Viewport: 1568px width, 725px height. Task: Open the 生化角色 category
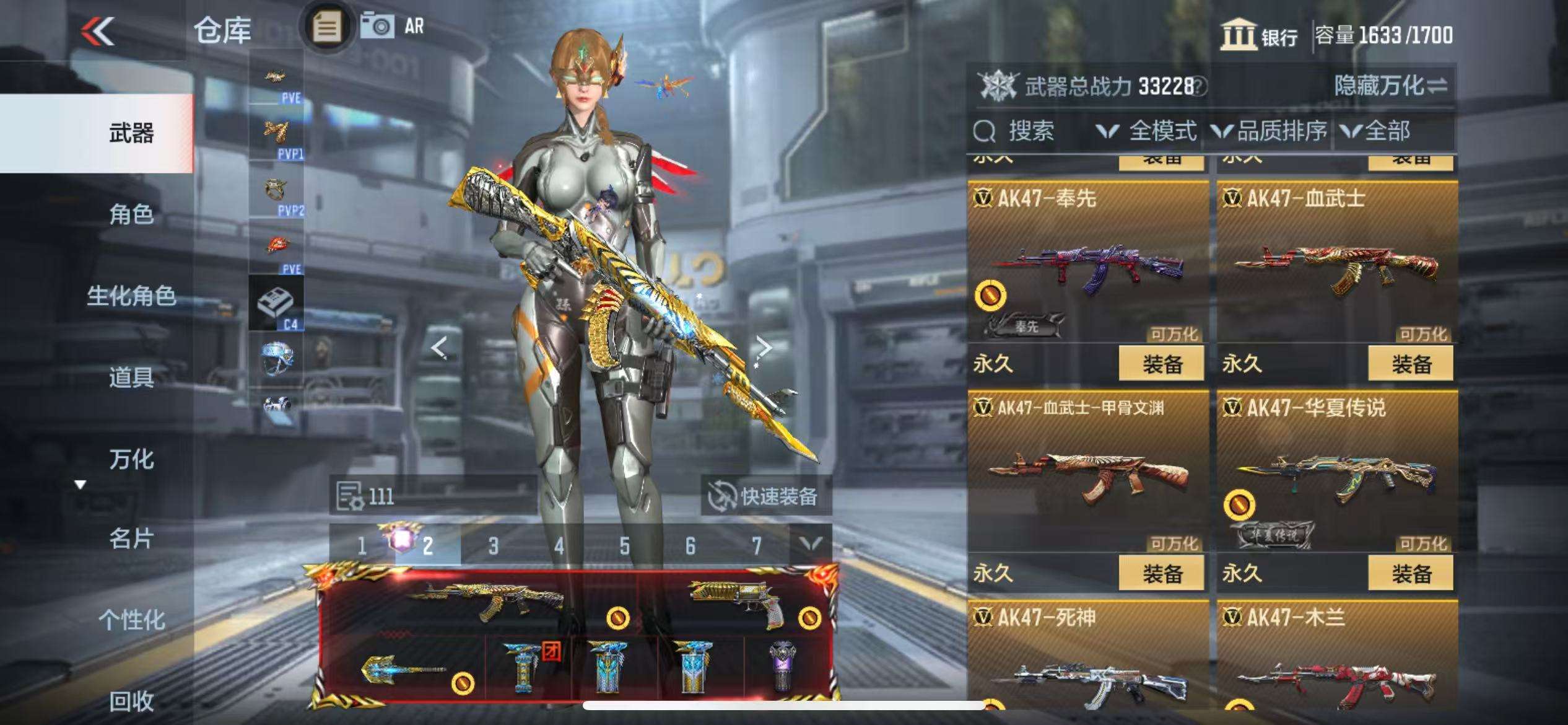click(x=131, y=296)
